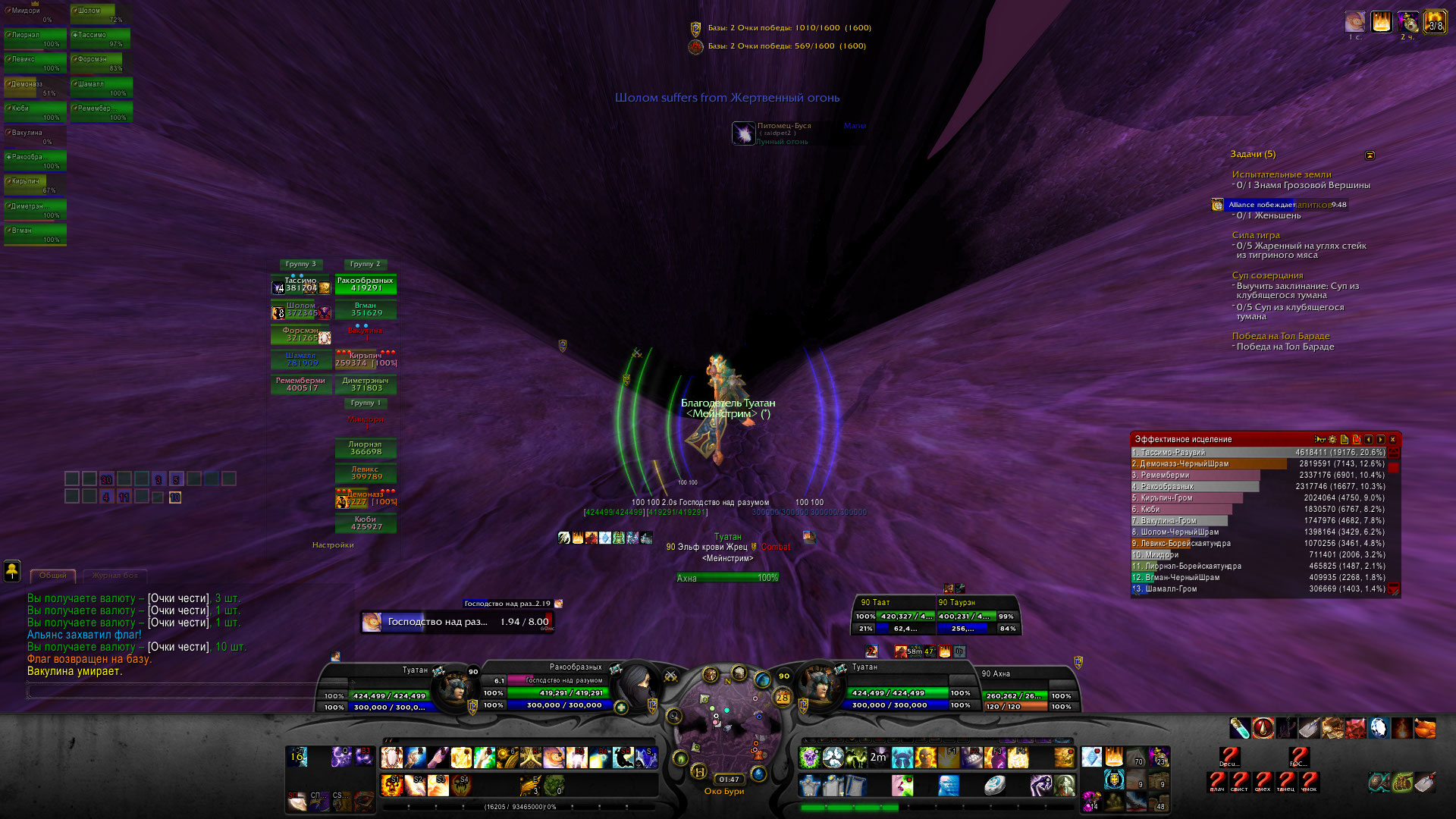The width and height of the screenshot is (1456, 819).
Task: Close the Эффективное исцеление meter window
Action: click(x=1392, y=440)
